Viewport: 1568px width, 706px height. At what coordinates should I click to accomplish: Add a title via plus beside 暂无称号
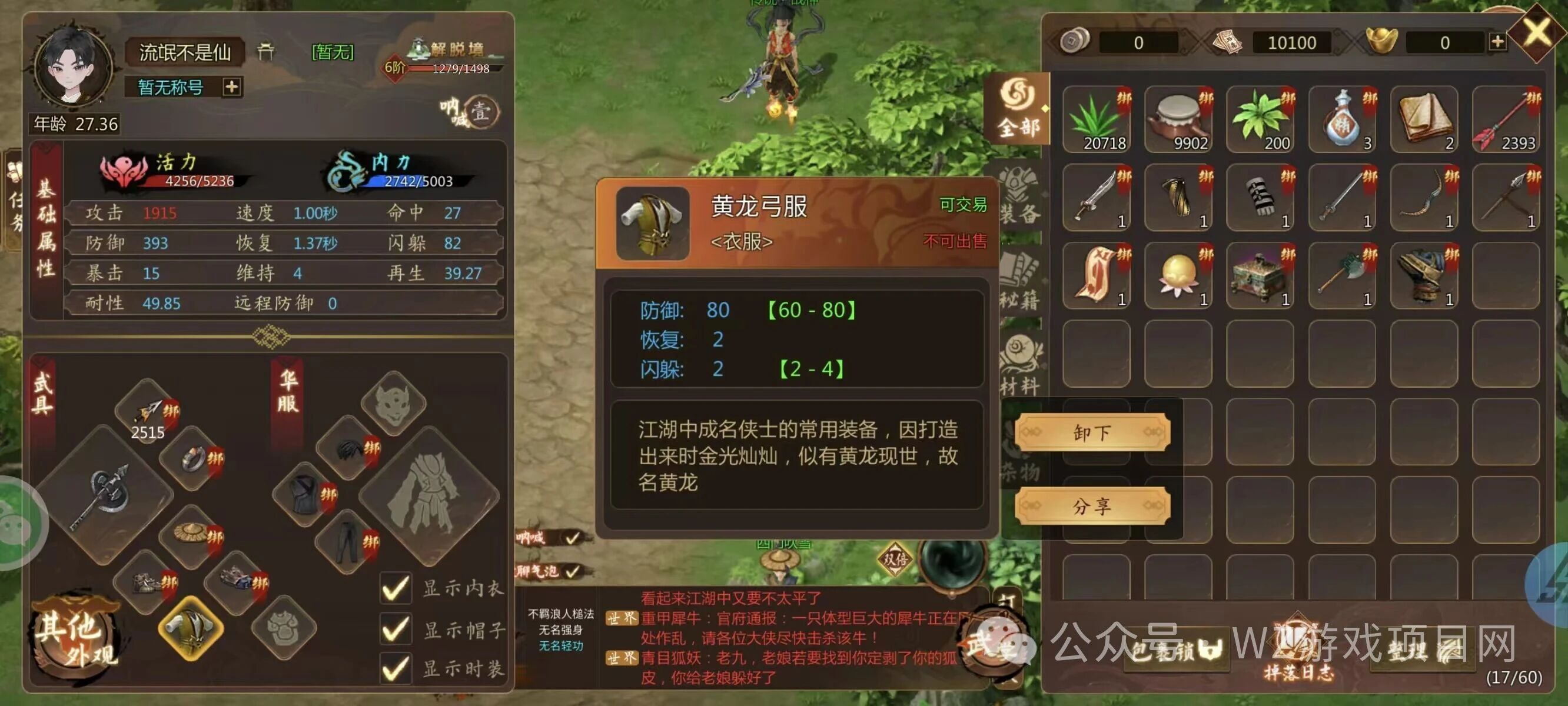(231, 87)
